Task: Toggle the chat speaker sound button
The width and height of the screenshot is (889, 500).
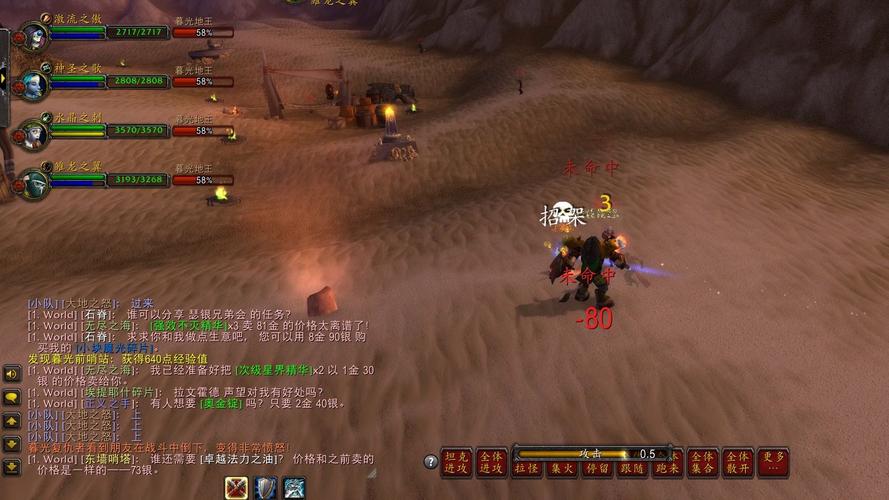Action: [11, 374]
